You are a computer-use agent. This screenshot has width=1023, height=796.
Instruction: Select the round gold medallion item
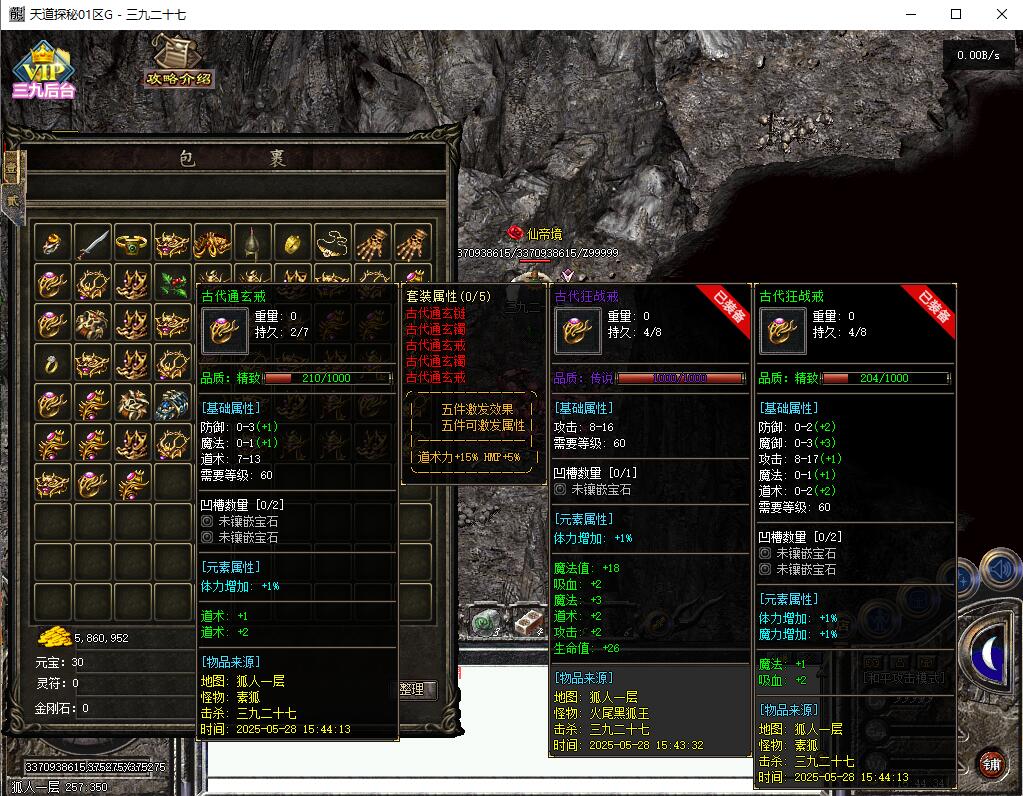(x=293, y=243)
